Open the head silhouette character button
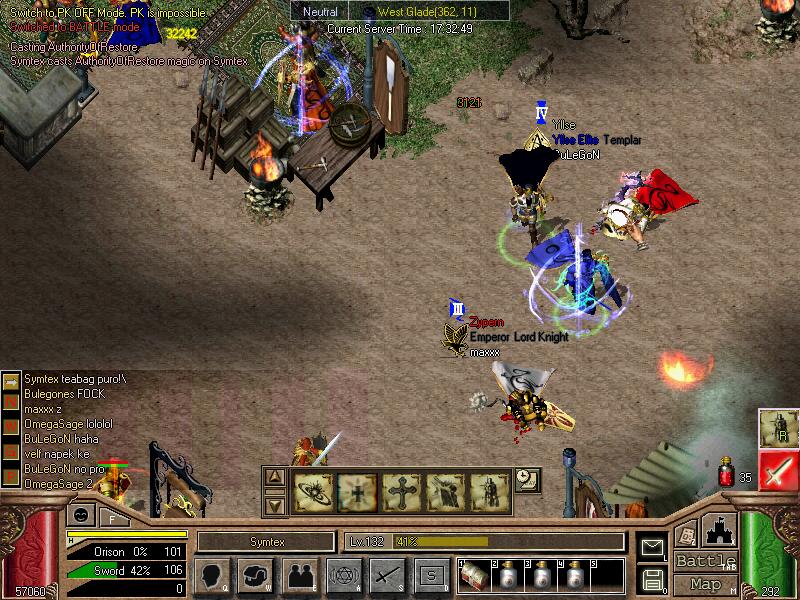Viewport: 800px width, 600px height. 211,575
